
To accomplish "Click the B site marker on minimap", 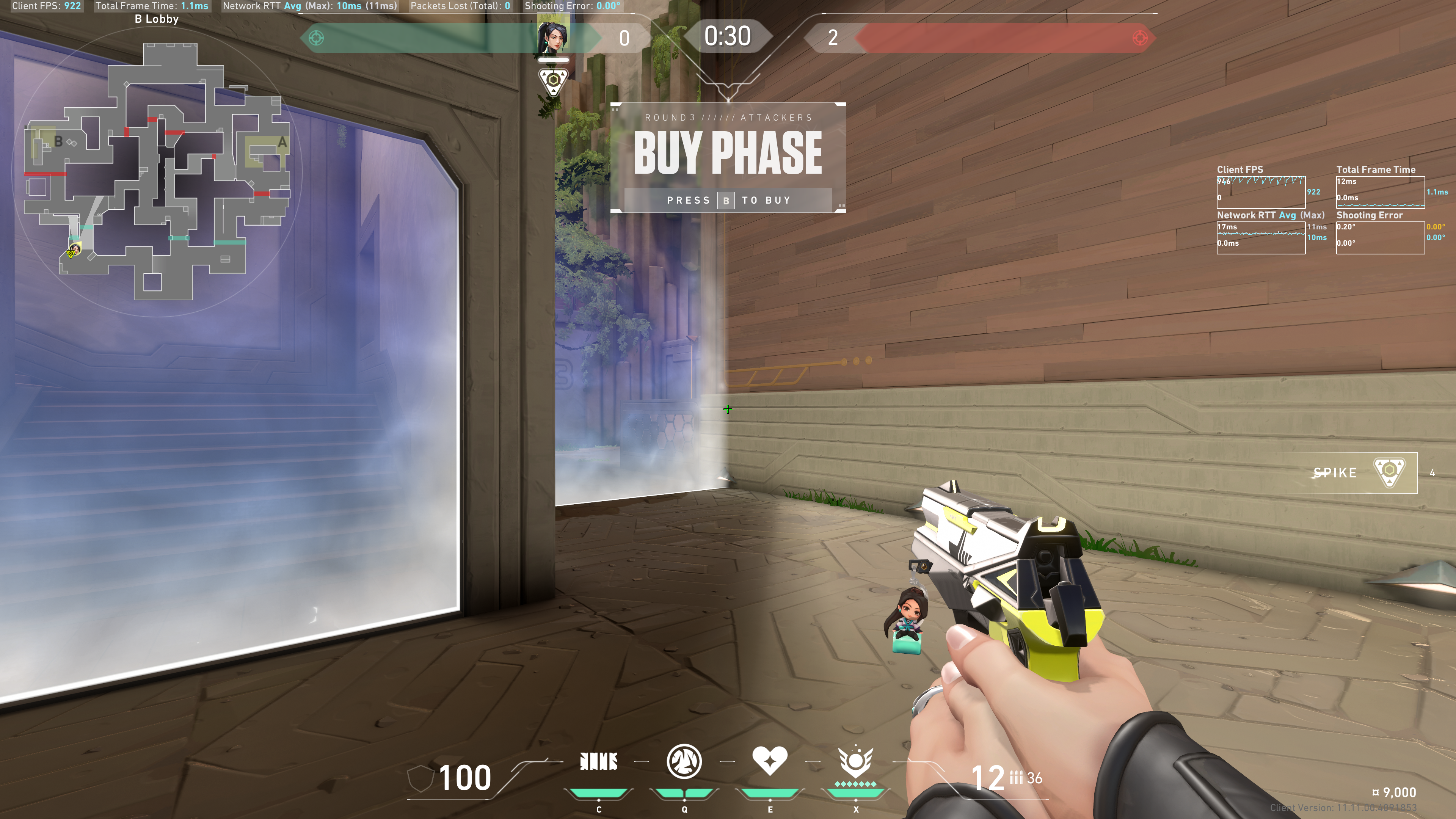I will tap(58, 141).
